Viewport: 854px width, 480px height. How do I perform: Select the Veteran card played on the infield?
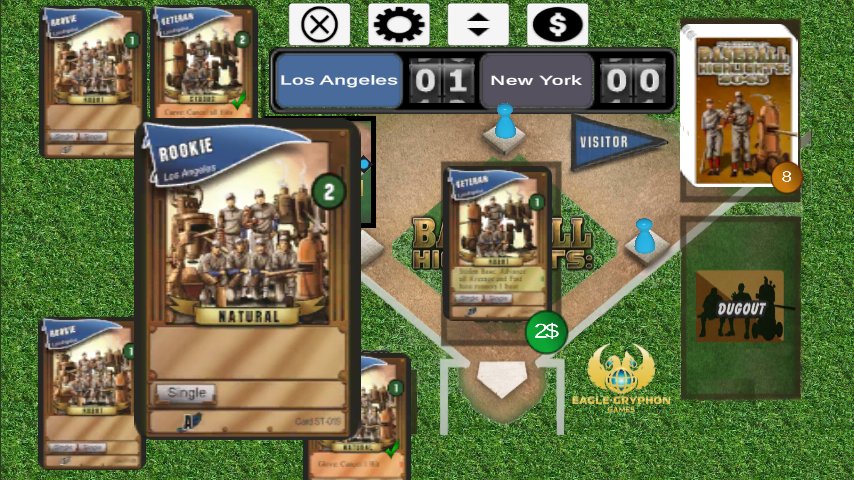coord(496,242)
